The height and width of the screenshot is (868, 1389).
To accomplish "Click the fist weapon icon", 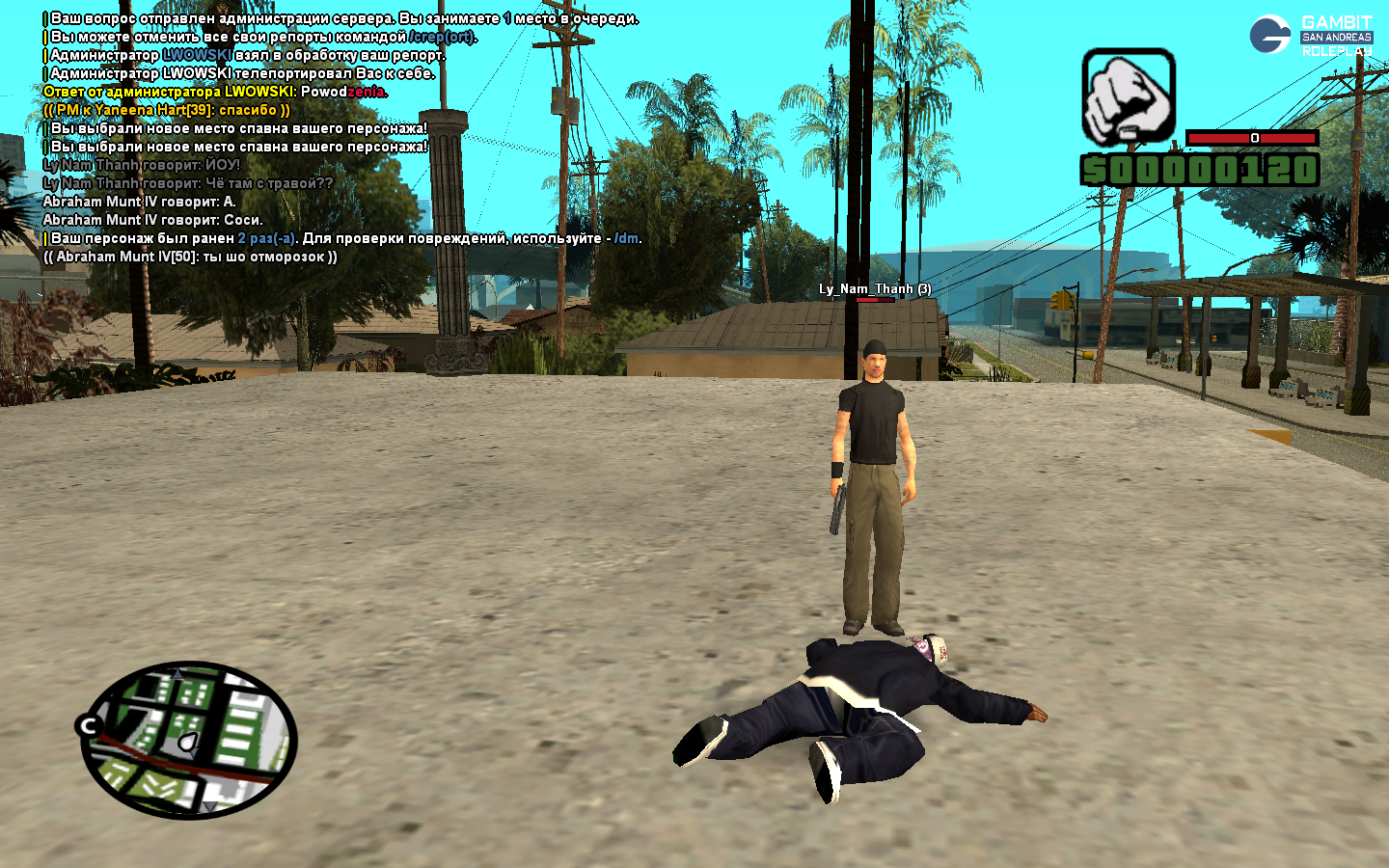I will pyautogui.click(x=1128, y=97).
